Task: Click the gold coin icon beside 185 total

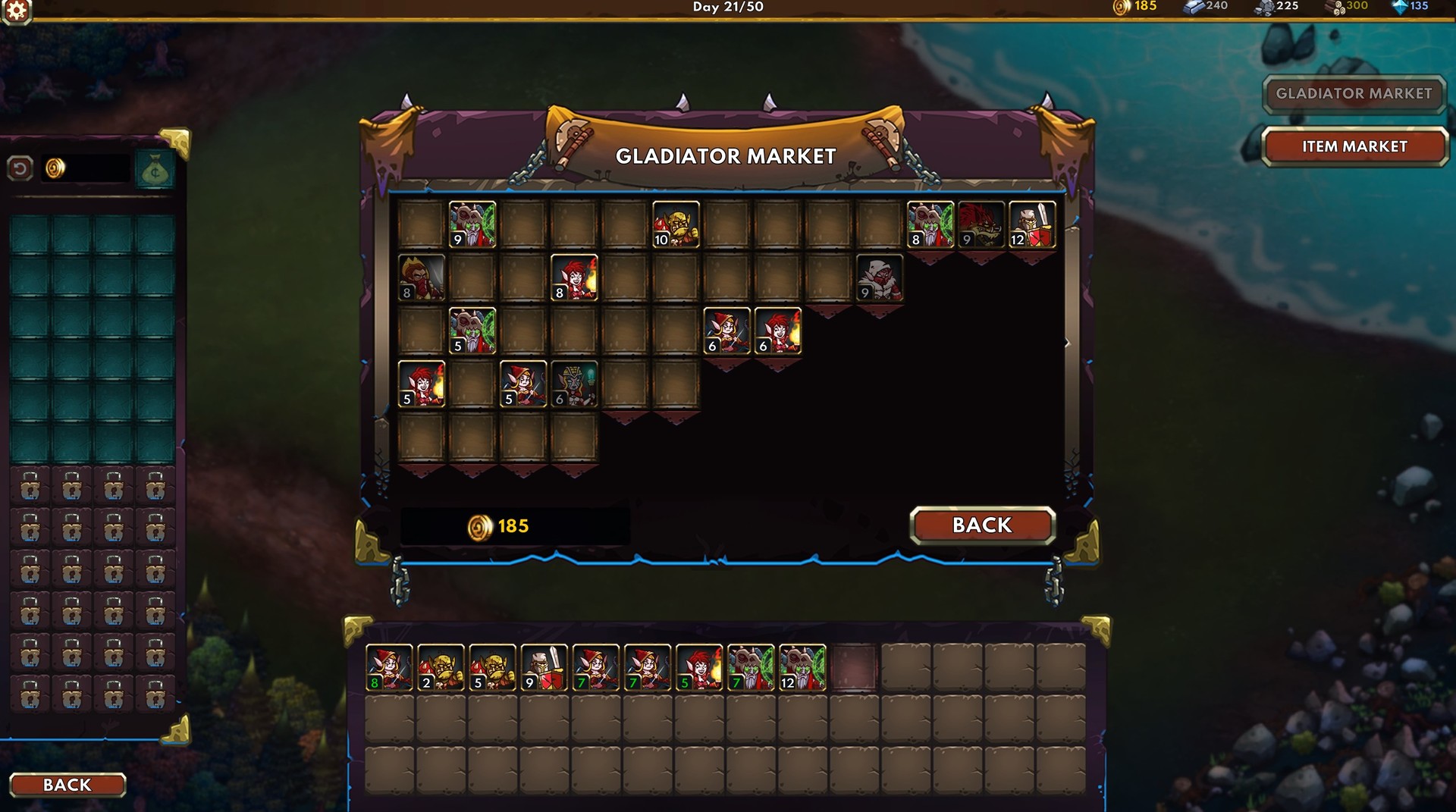Action: click(479, 524)
